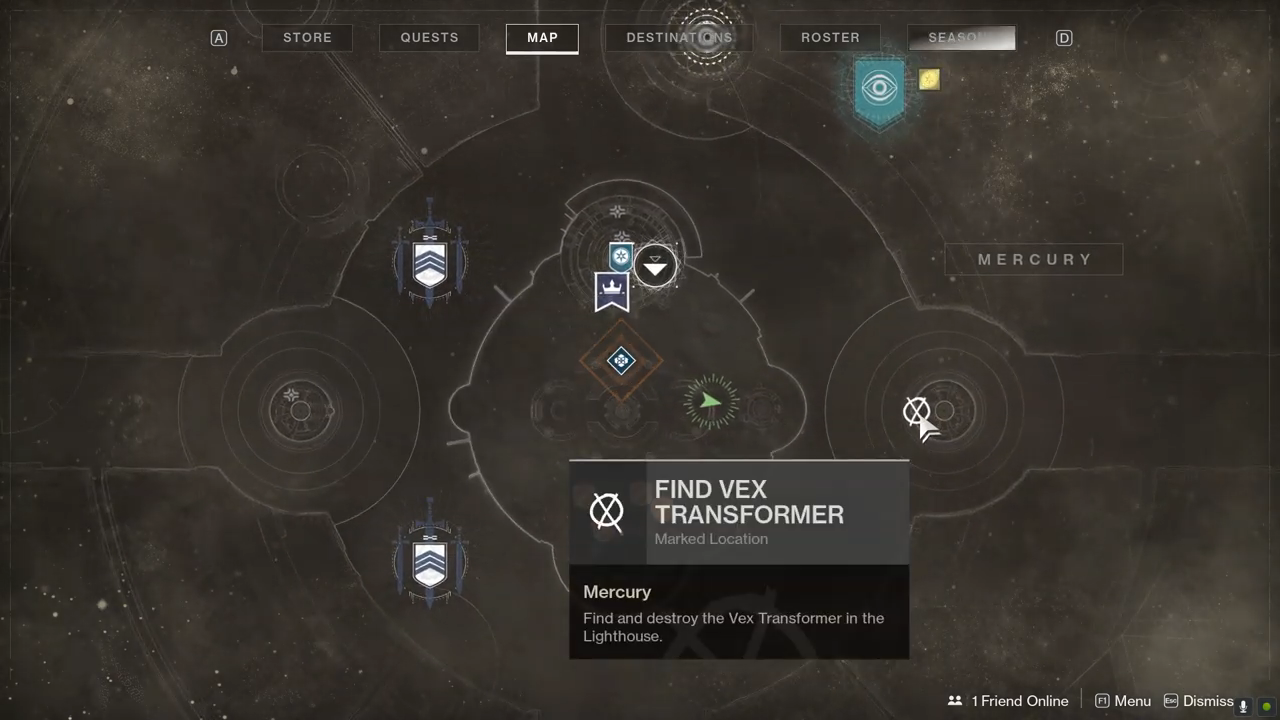Open the Roster tab

[830, 38]
